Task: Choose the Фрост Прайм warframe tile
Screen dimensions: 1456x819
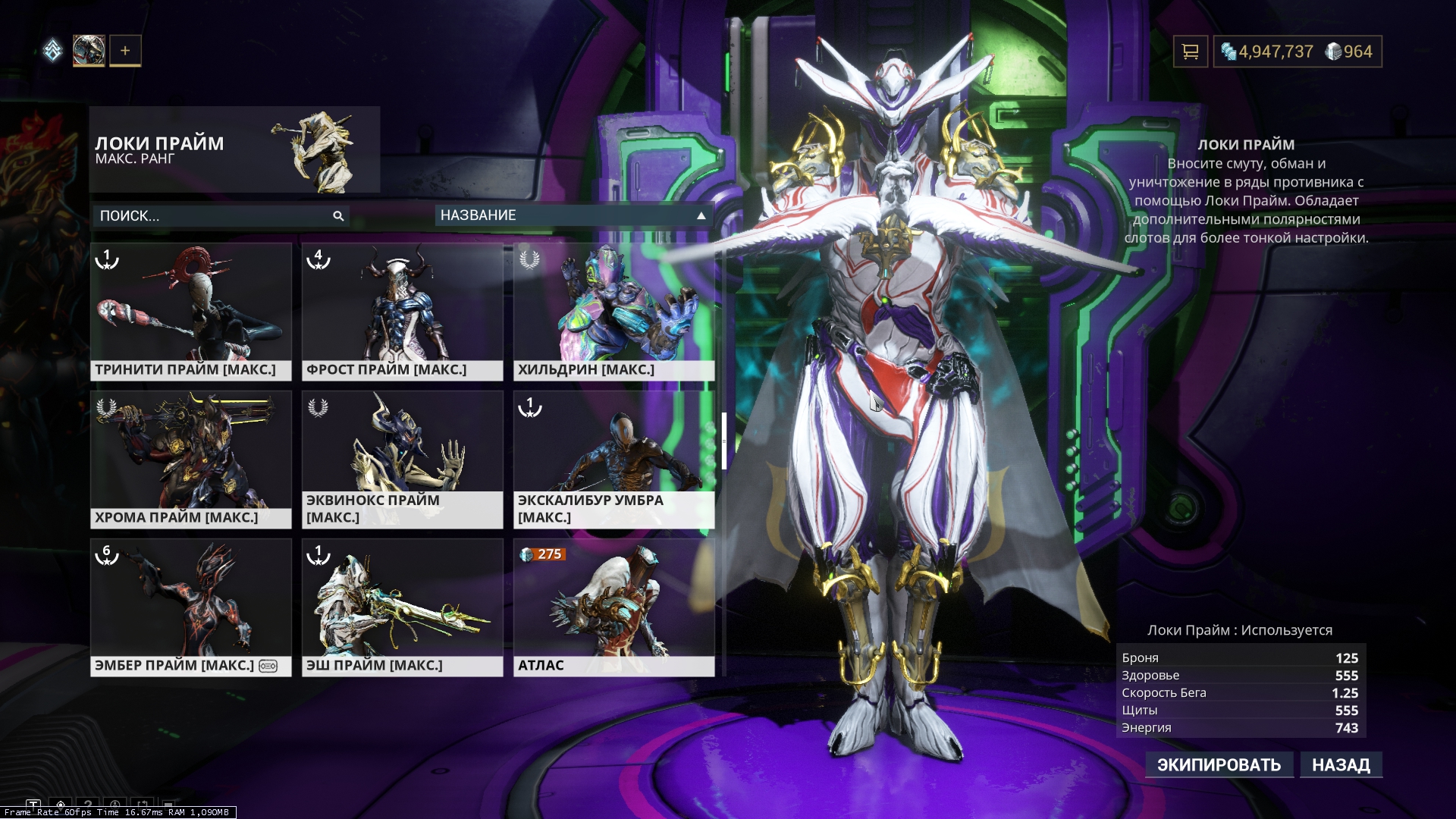Action: click(402, 311)
